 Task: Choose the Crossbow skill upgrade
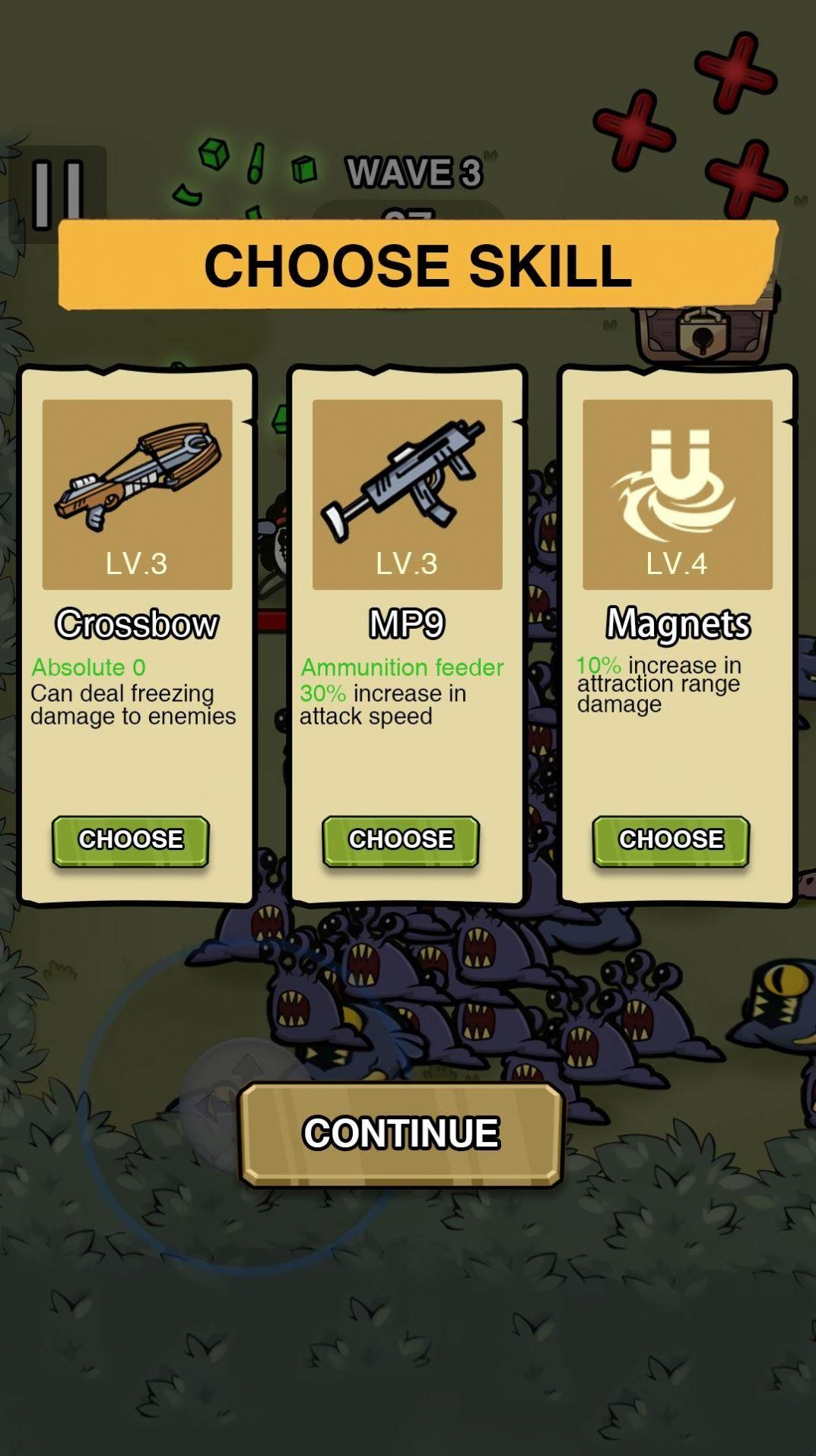pyautogui.click(x=130, y=840)
